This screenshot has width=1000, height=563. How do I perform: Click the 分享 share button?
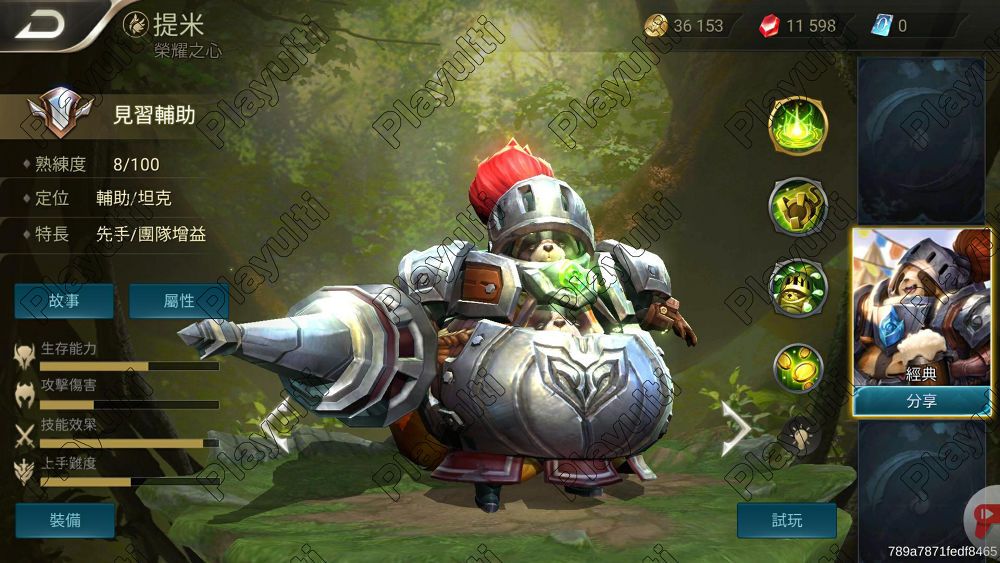click(x=921, y=401)
